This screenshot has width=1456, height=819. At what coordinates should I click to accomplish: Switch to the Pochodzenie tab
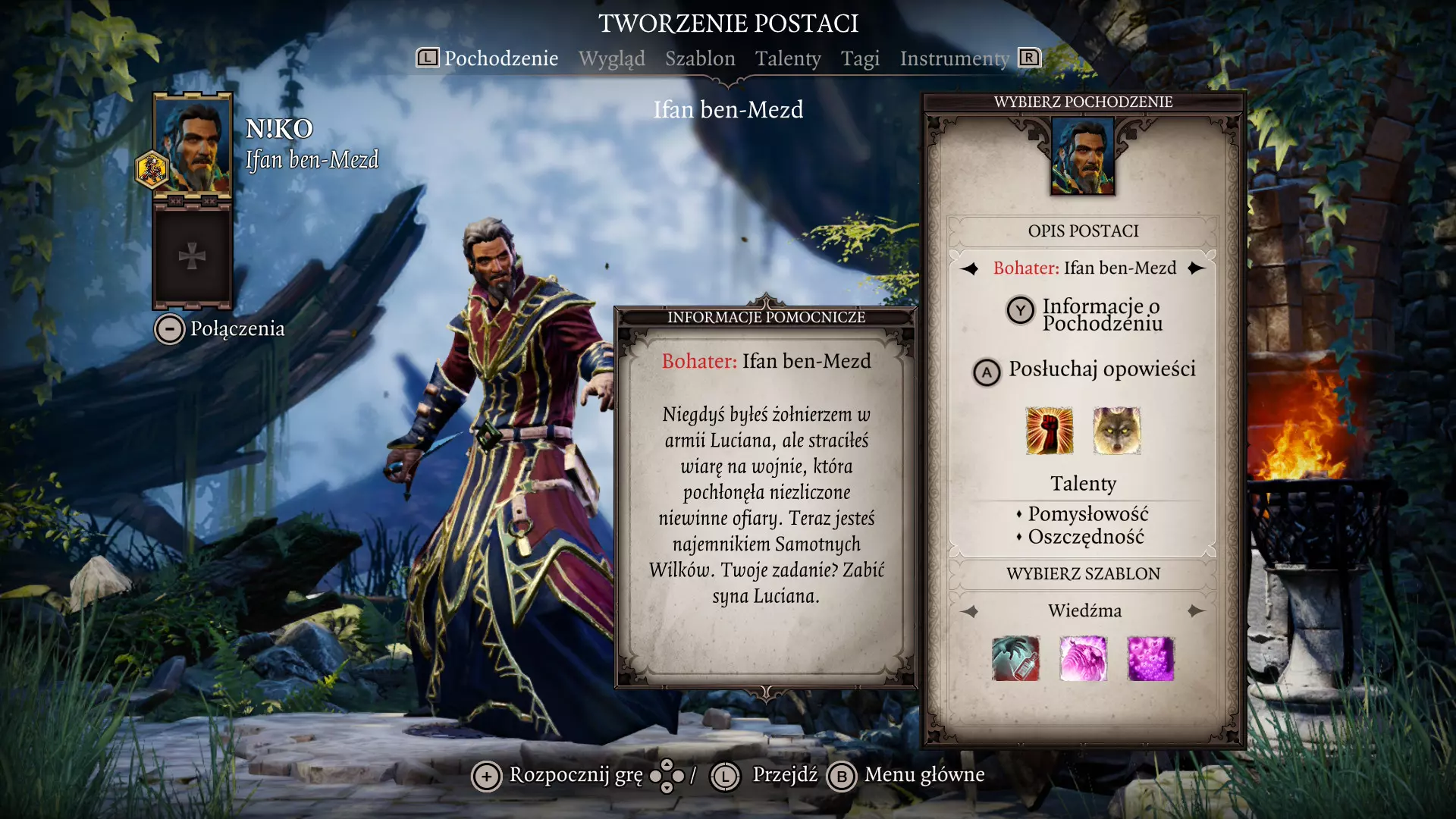click(x=500, y=58)
